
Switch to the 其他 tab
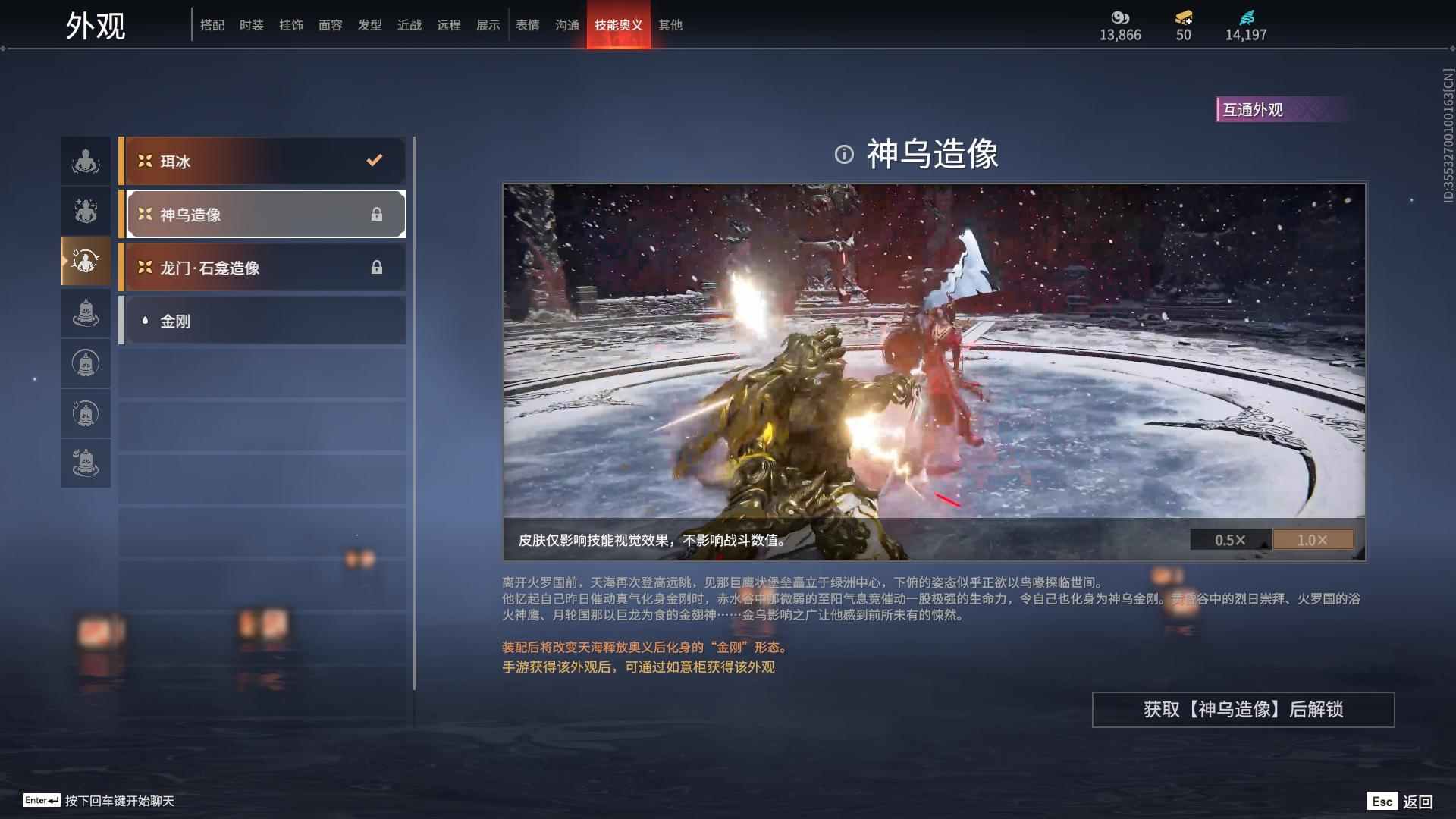(672, 25)
